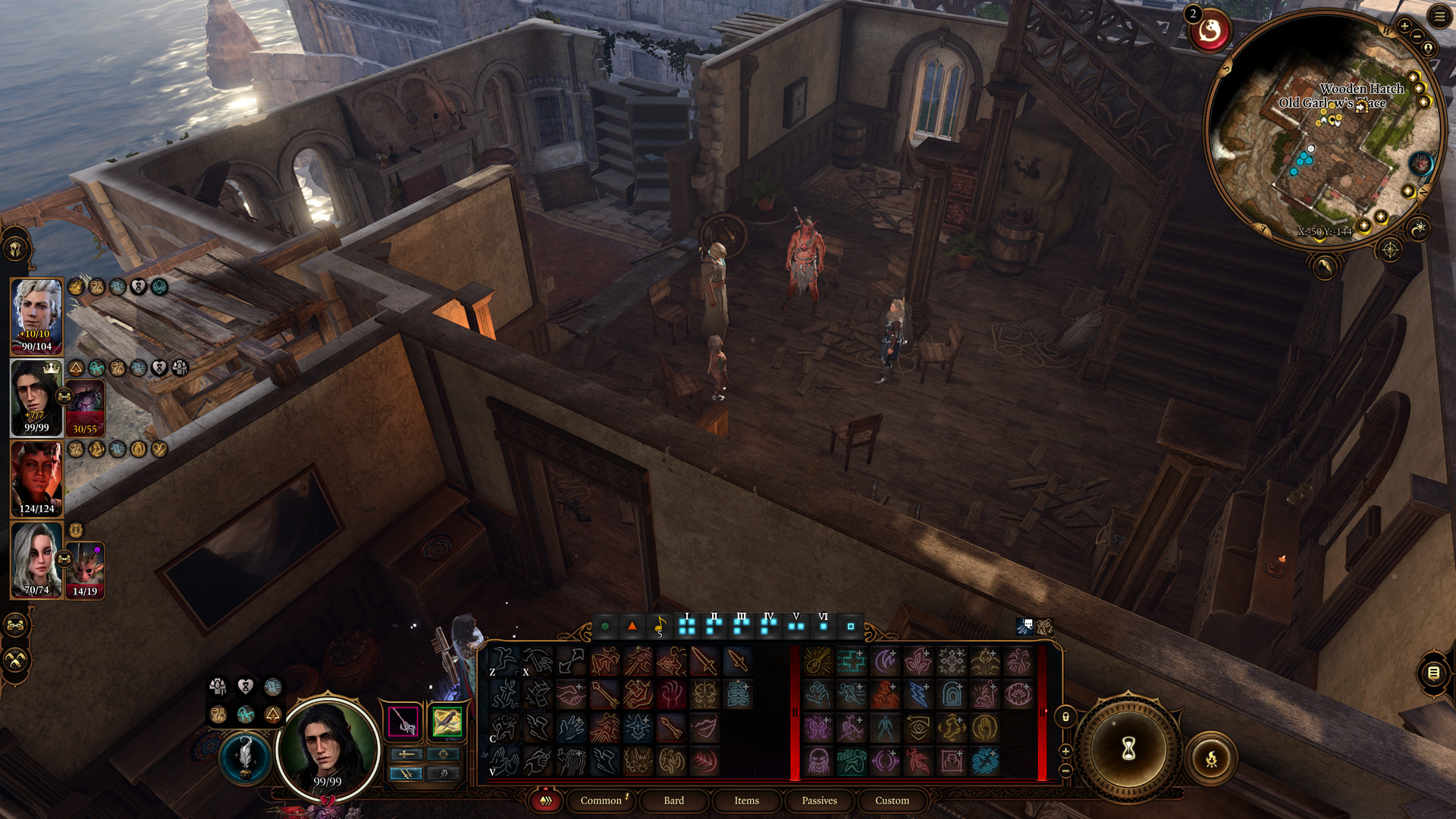Select the green-highlighted ranged weapon slot
Image resolution: width=1456 pixels, height=819 pixels.
(447, 721)
